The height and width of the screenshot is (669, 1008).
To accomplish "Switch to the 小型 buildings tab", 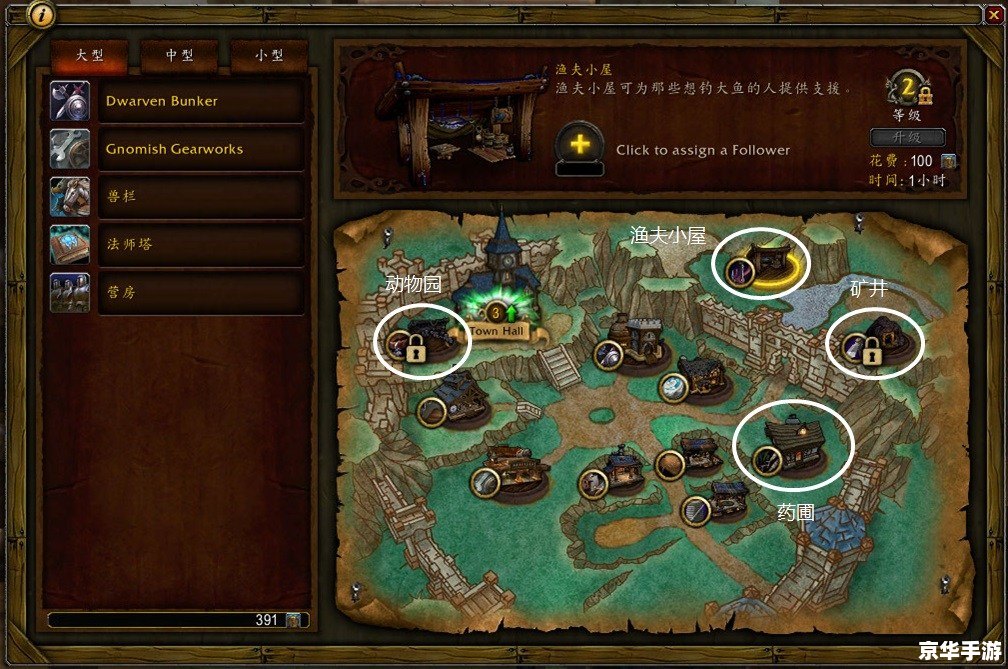I will point(269,57).
